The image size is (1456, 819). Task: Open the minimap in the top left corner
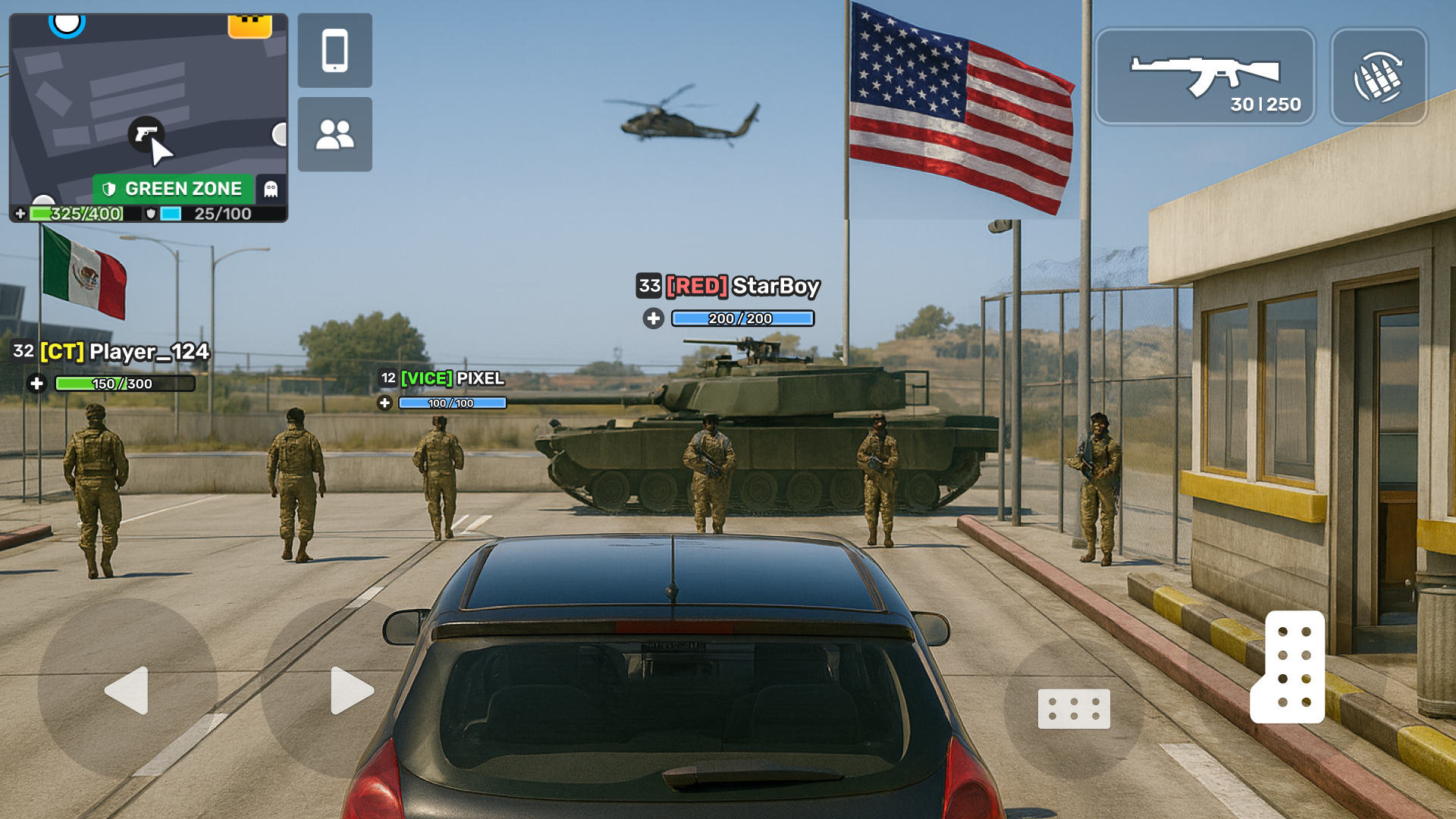tap(148, 106)
